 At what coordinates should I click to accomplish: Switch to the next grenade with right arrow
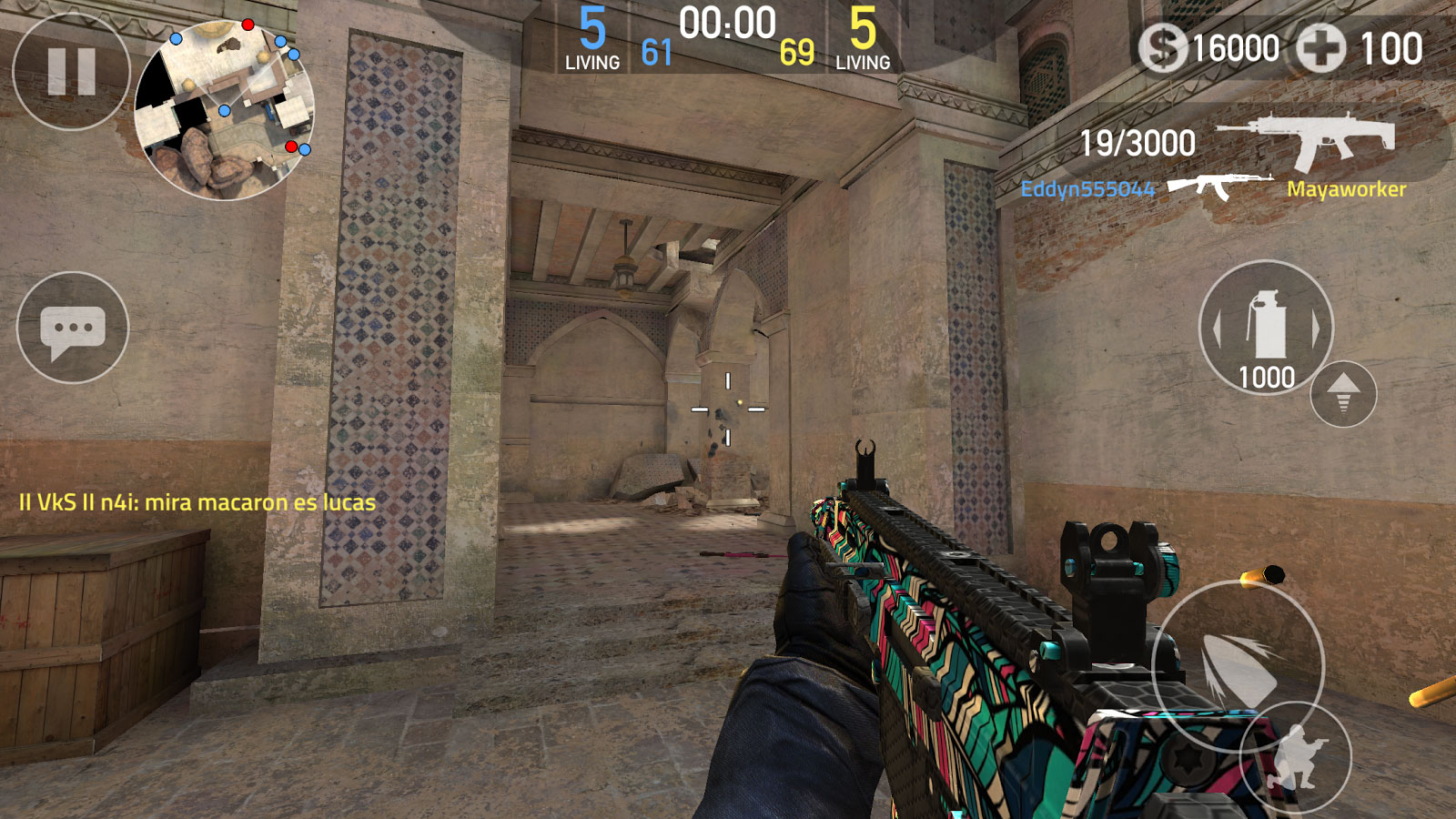(1316, 328)
